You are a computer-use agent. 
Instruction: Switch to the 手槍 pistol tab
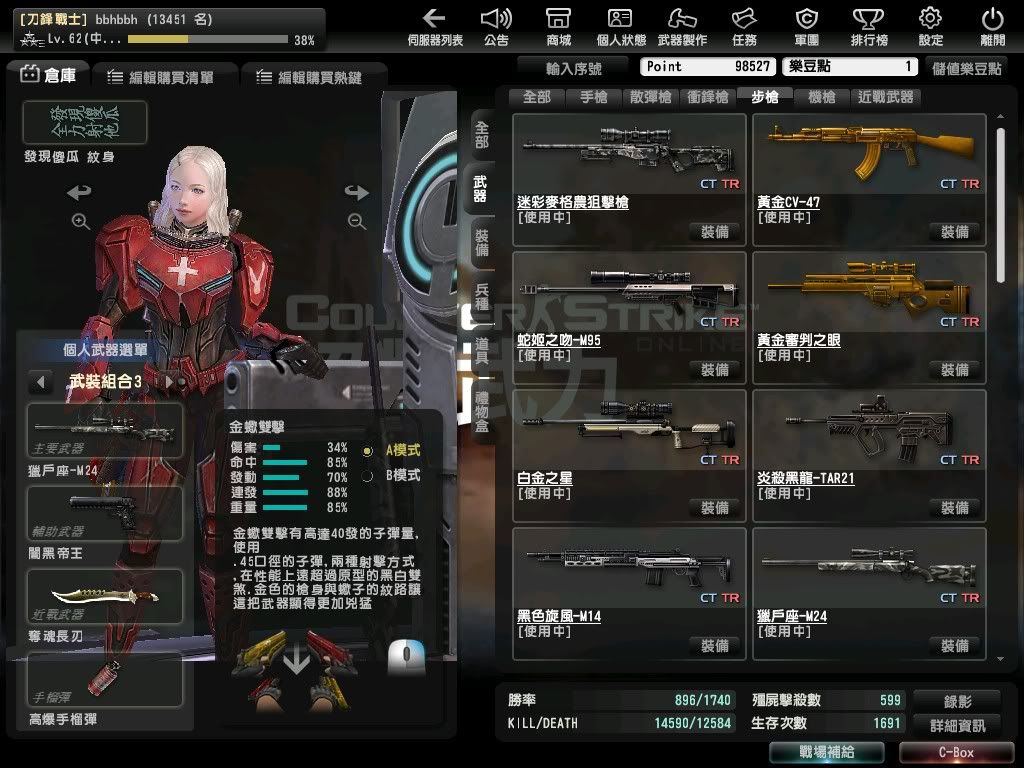593,97
